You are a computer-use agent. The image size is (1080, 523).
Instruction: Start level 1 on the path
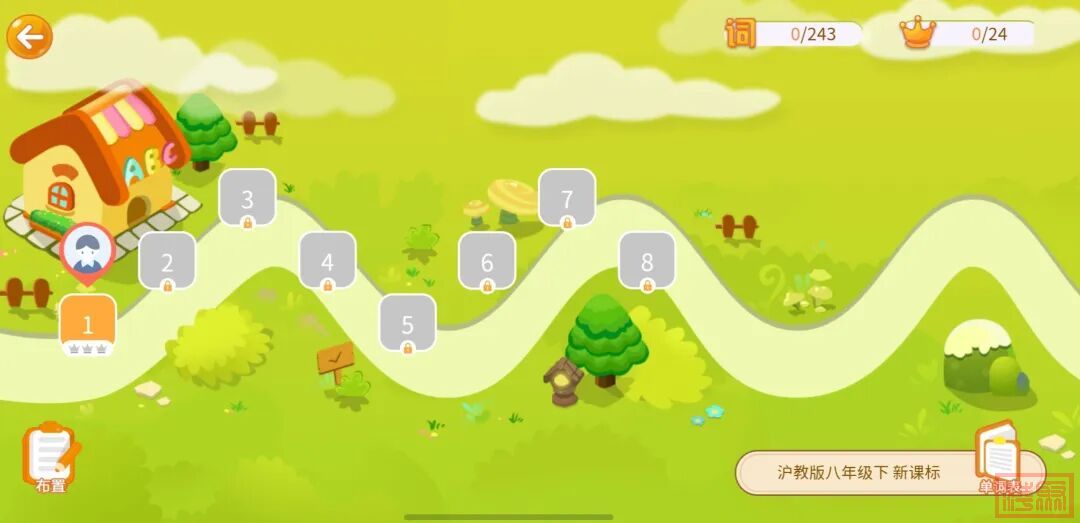[88, 324]
